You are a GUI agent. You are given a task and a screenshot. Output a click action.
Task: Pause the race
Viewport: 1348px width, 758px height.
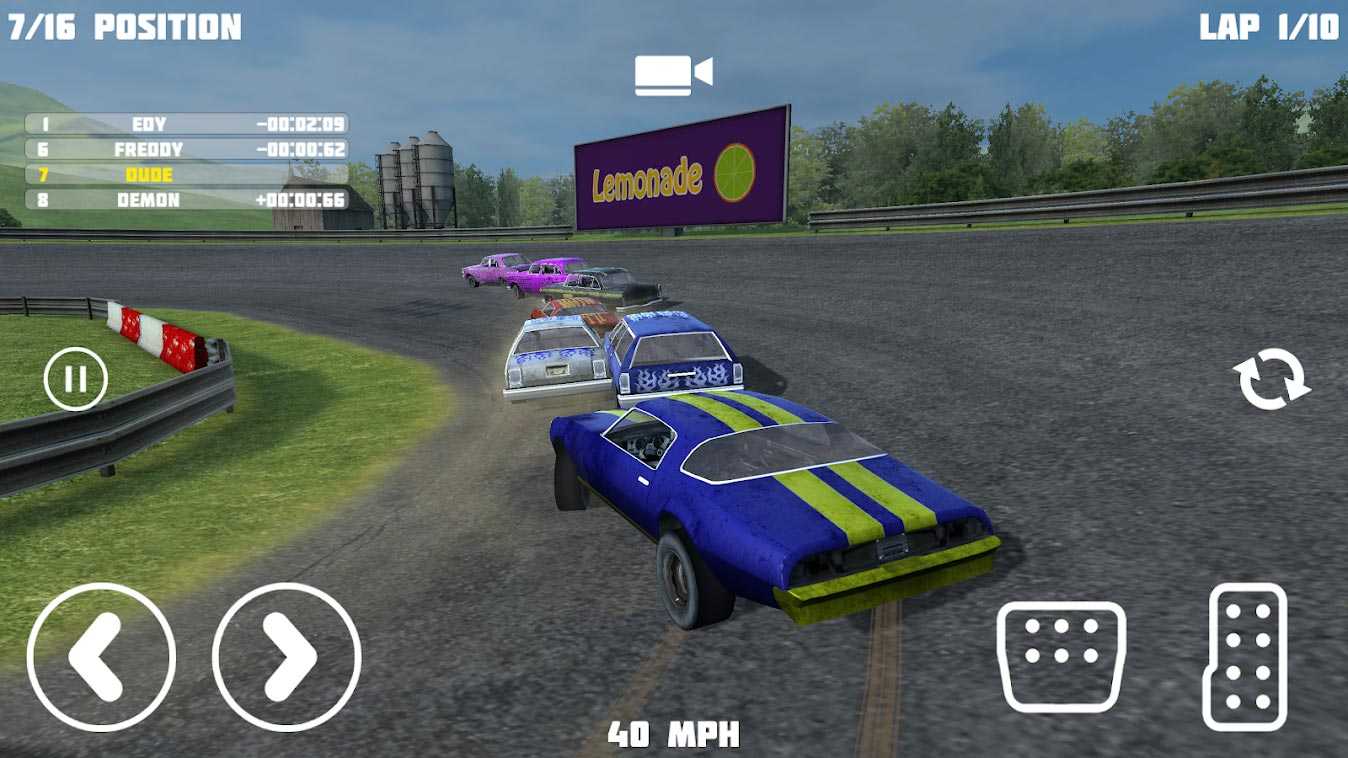pyautogui.click(x=75, y=379)
